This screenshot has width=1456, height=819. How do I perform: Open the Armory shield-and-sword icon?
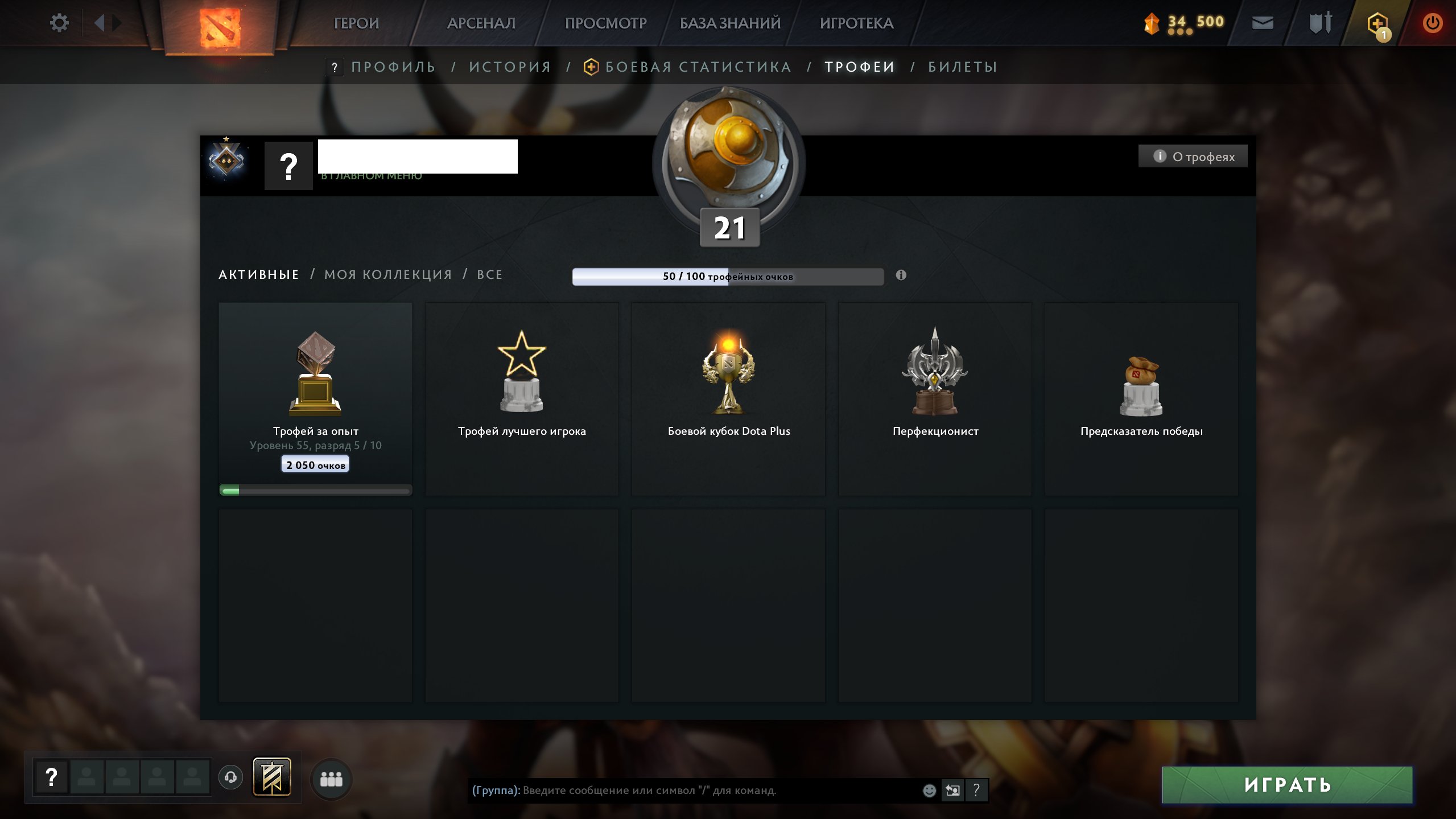tap(1319, 23)
